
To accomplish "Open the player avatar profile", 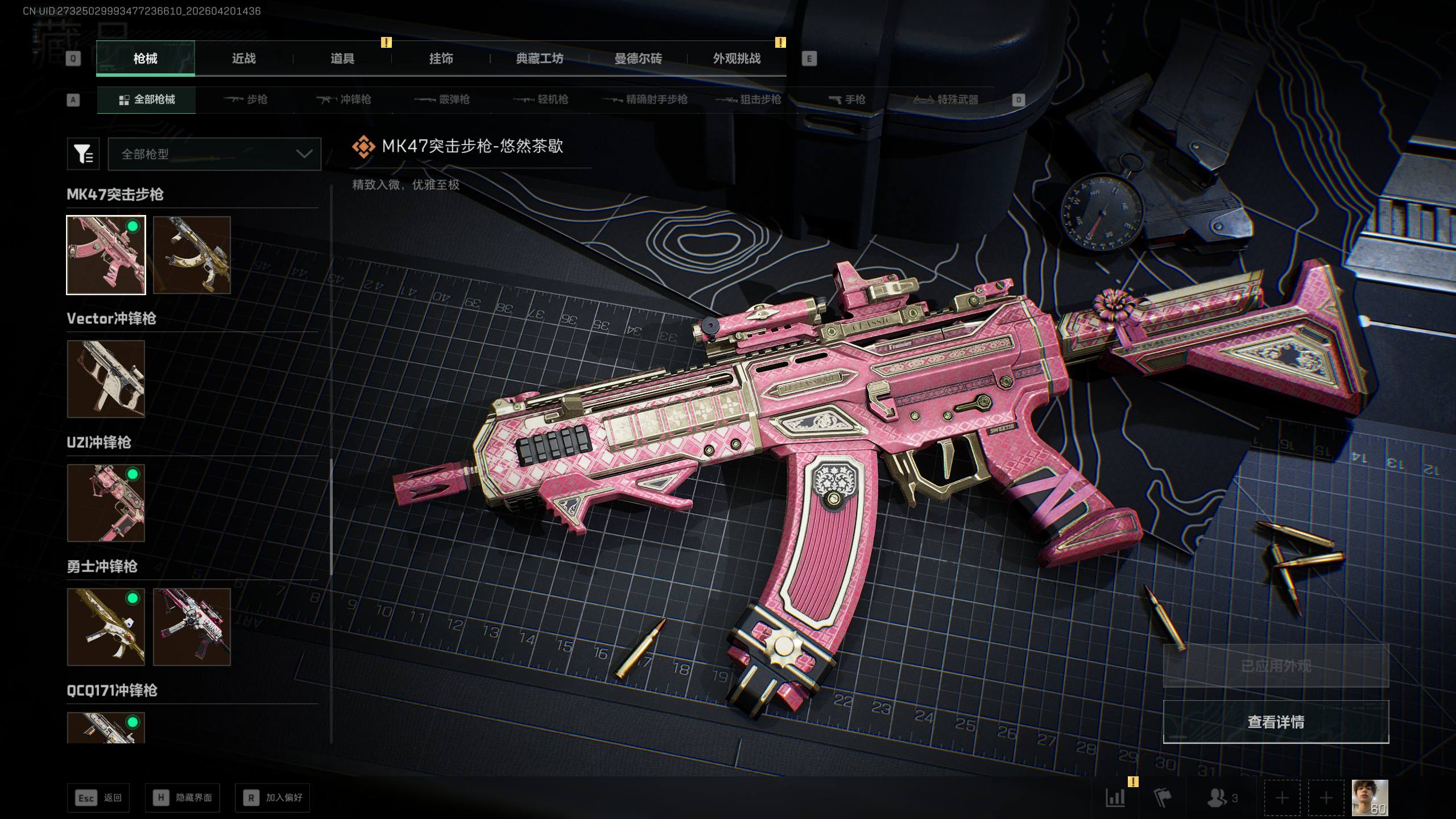I will 1370,798.
